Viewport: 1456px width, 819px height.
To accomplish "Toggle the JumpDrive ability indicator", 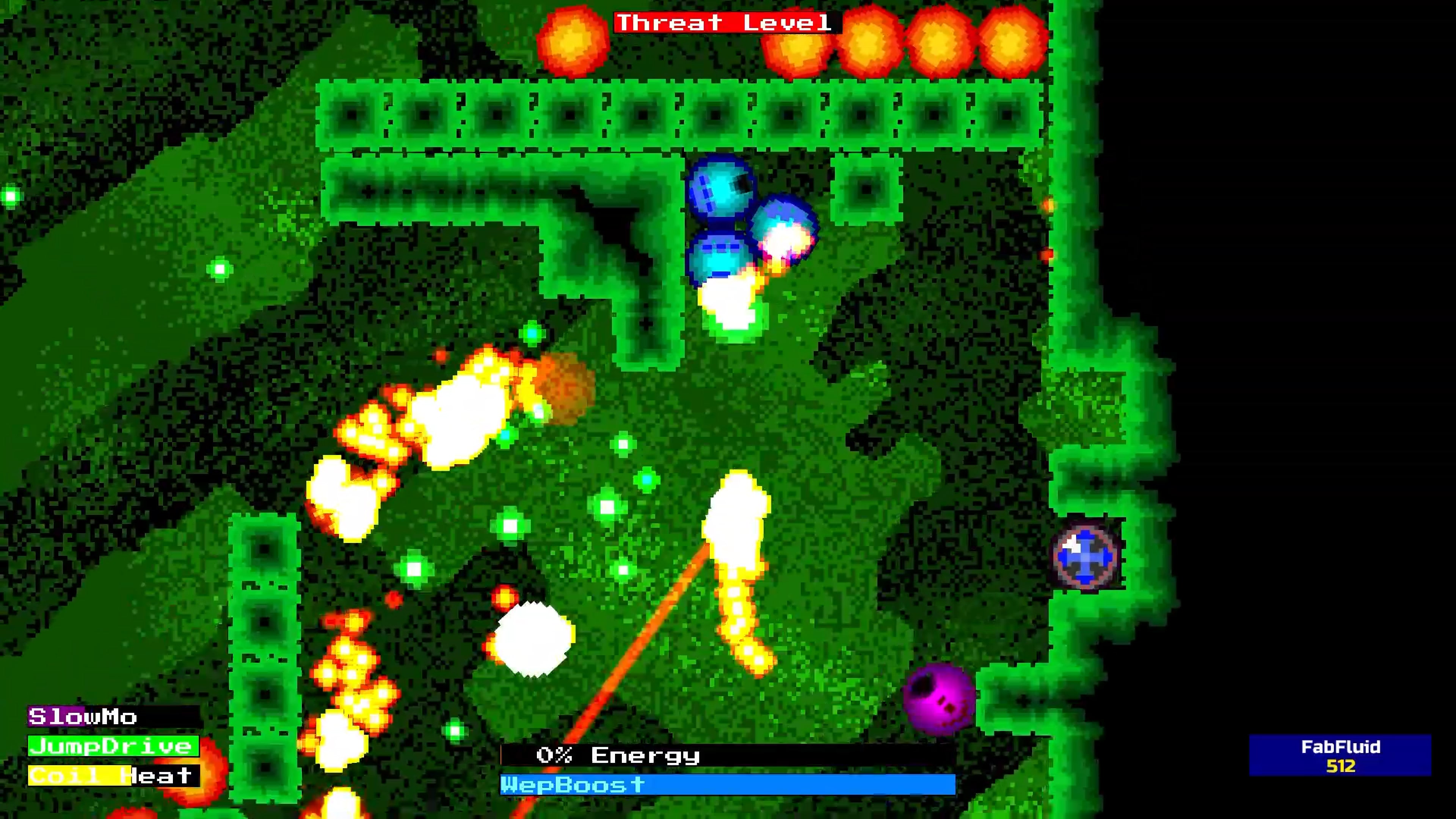I will click(x=111, y=746).
